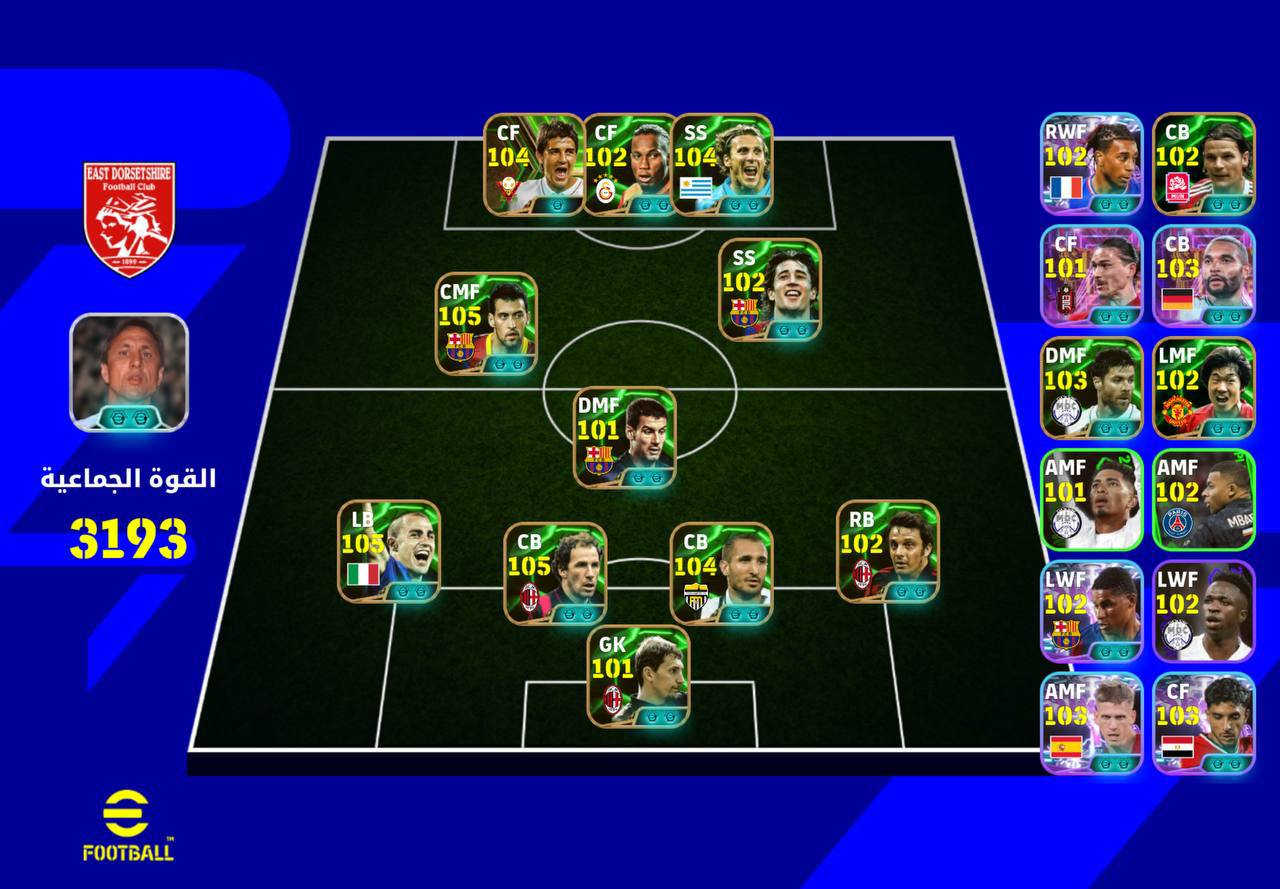The width and height of the screenshot is (1280, 889).
Task: Choose the LB 105 Italy card
Action: (389, 551)
